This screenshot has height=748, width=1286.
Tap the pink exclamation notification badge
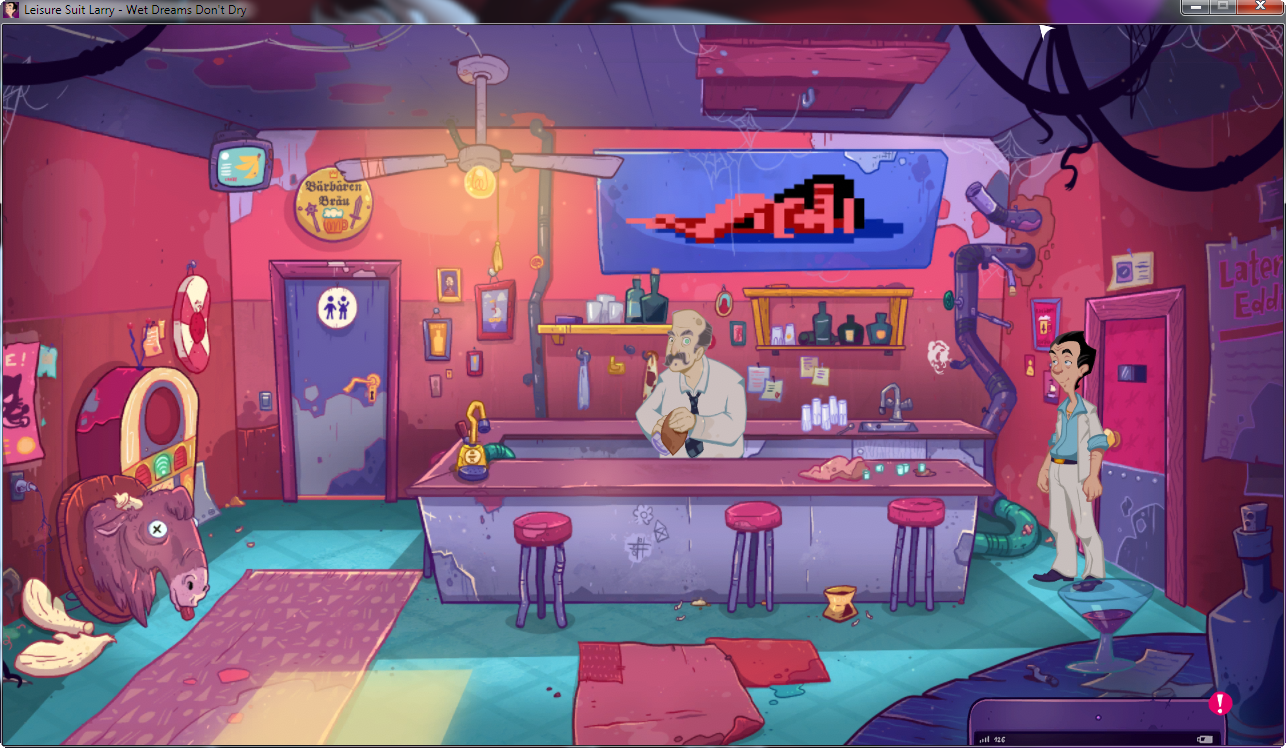tap(1220, 703)
